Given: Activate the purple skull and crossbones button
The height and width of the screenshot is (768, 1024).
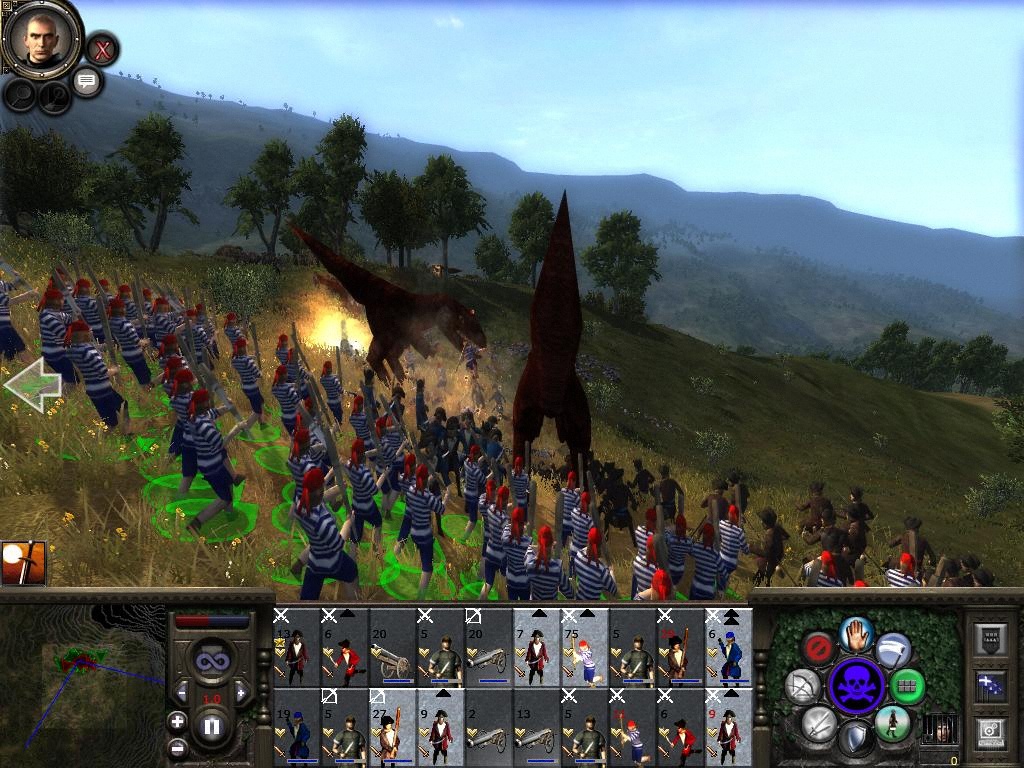Looking at the screenshot, I should (x=857, y=685).
